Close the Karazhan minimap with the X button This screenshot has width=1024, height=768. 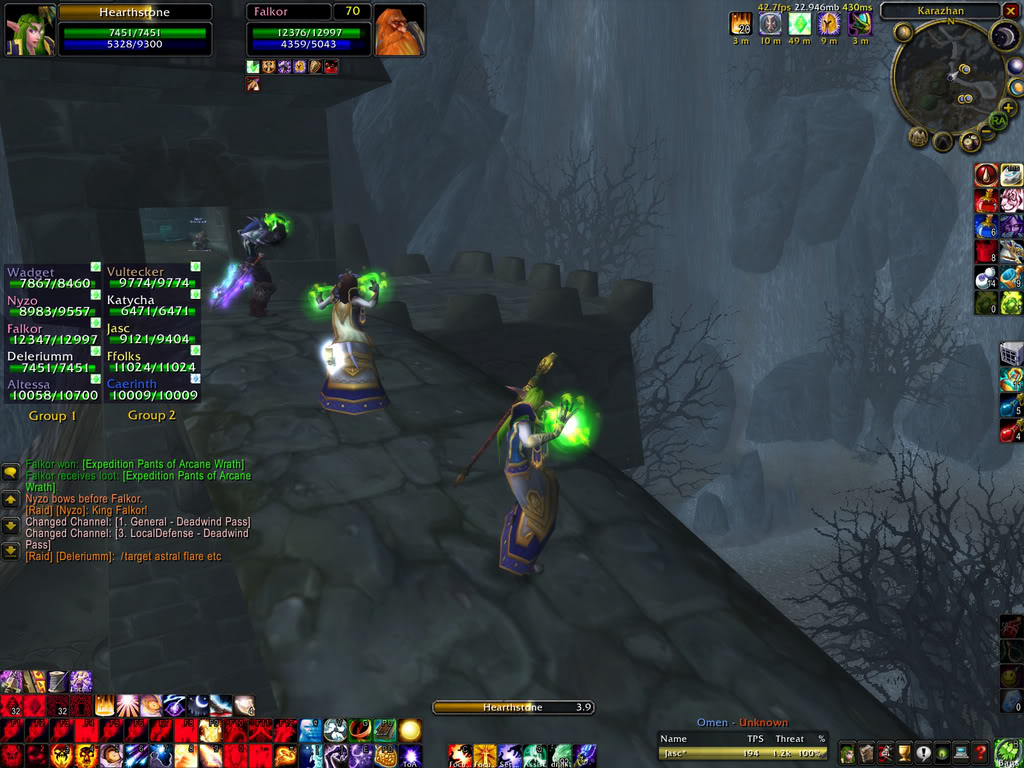(1011, 11)
